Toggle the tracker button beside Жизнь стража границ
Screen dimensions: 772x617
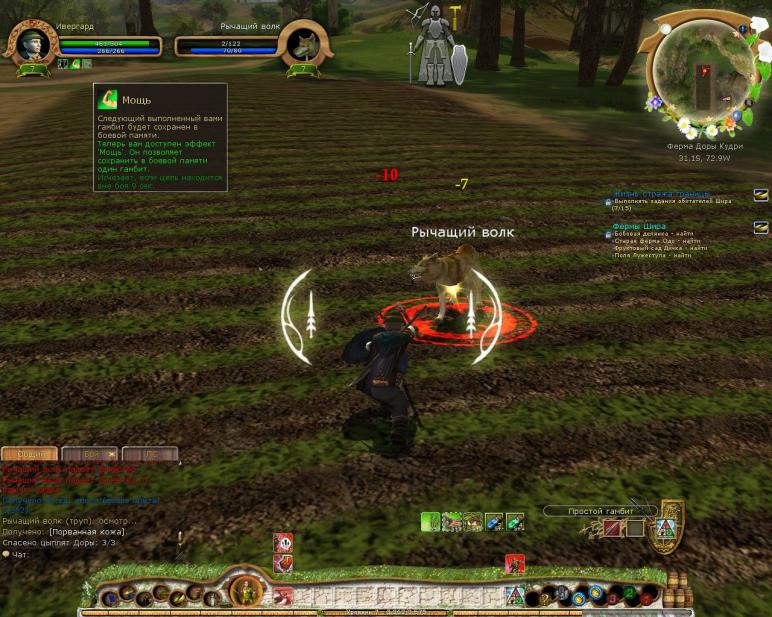pos(761,195)
